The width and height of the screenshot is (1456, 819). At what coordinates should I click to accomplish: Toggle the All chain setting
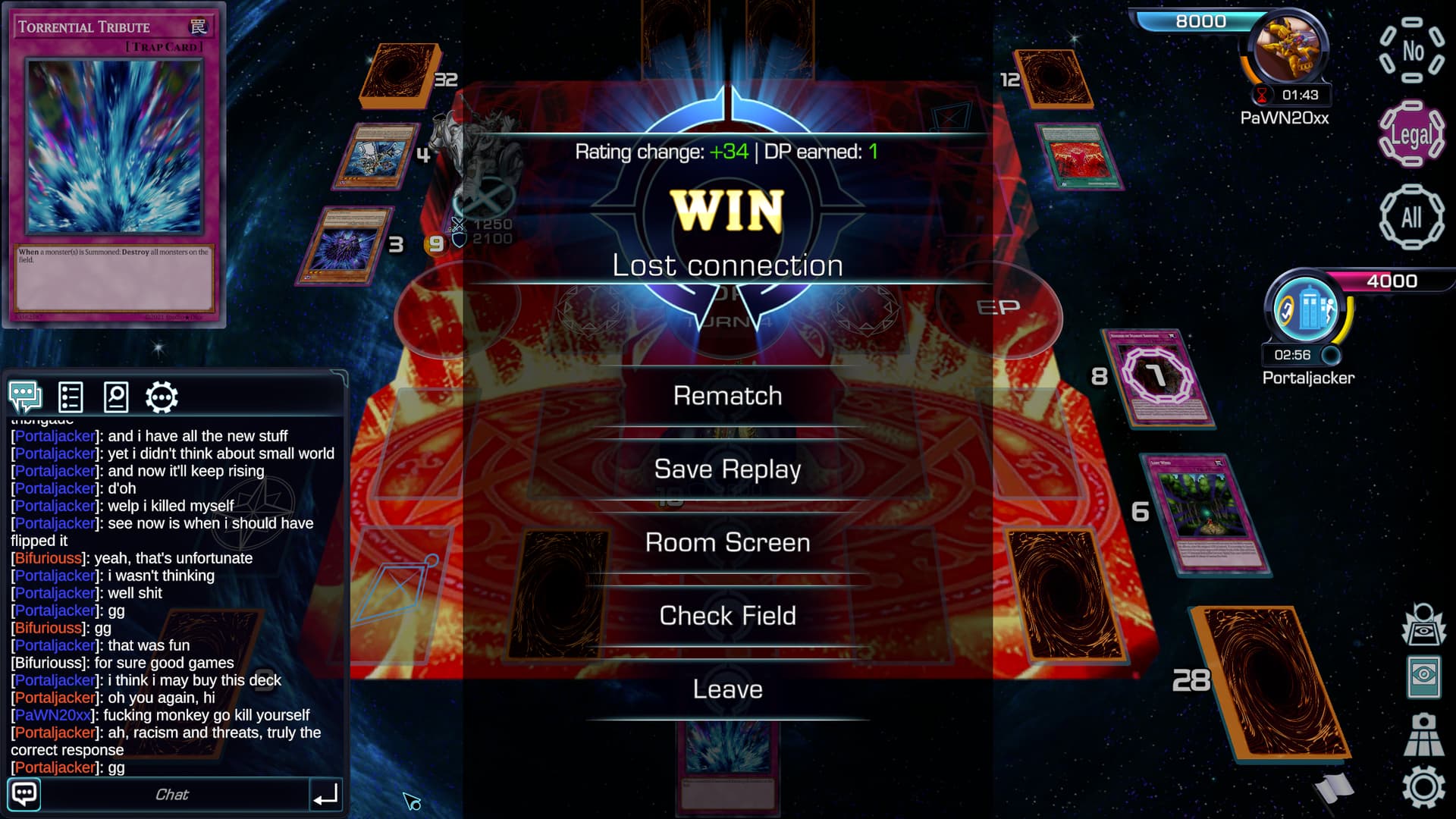1411,218
